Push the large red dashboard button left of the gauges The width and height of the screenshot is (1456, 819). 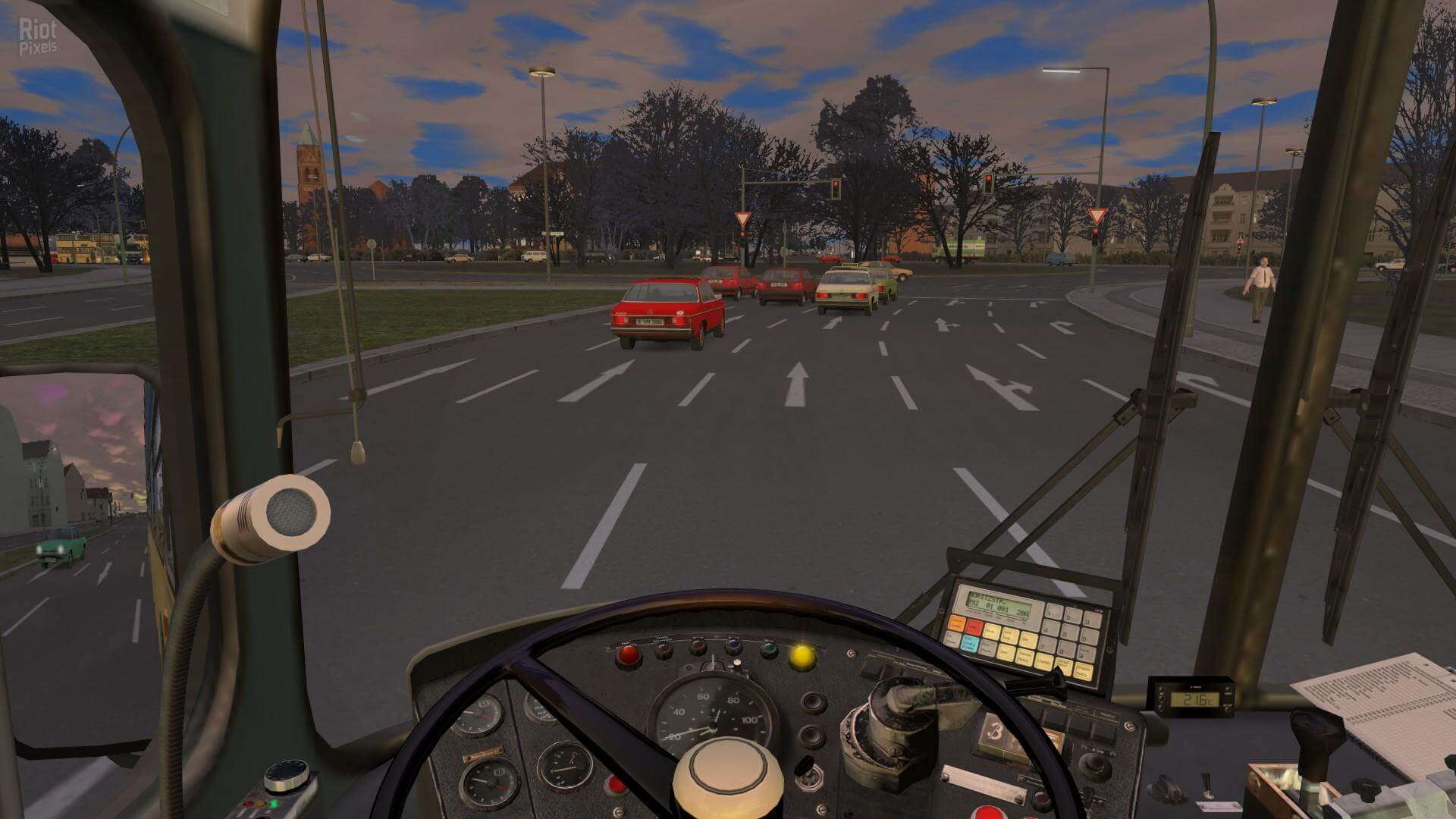click(x=628, y=655)
